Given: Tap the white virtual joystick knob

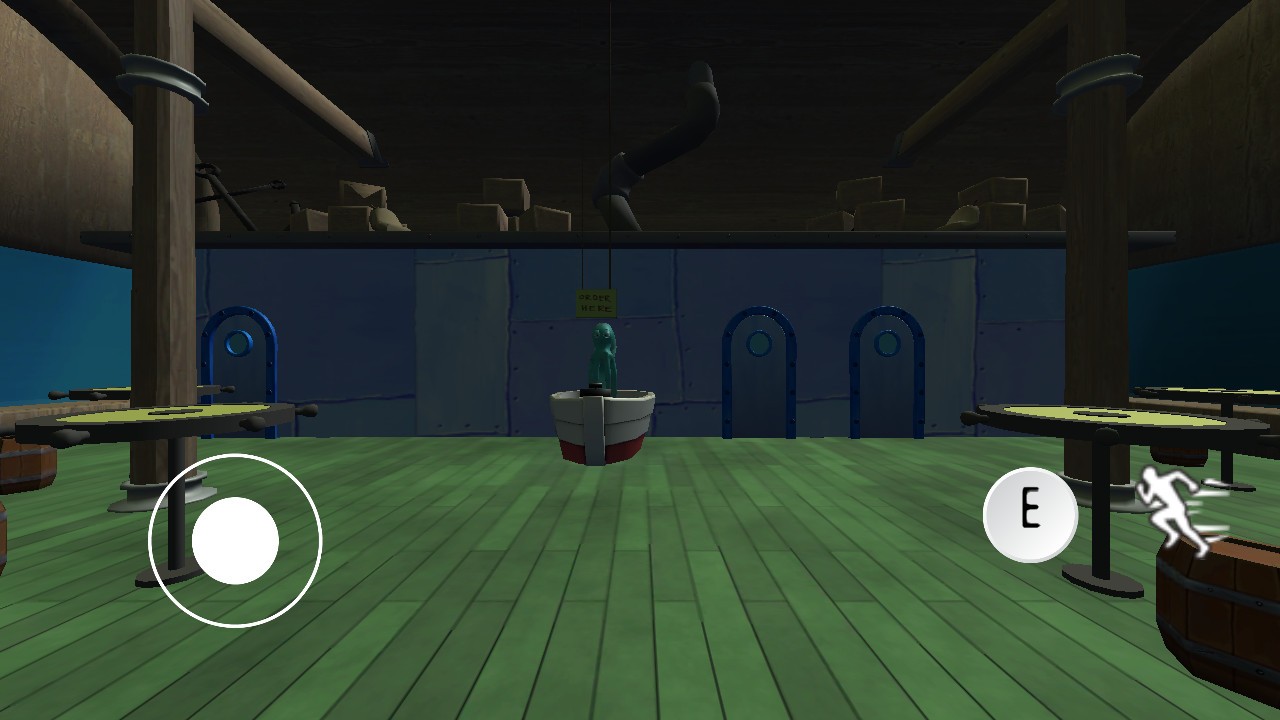Looking at the screenshot, I should pyautogui.click(x=235, y=540).
